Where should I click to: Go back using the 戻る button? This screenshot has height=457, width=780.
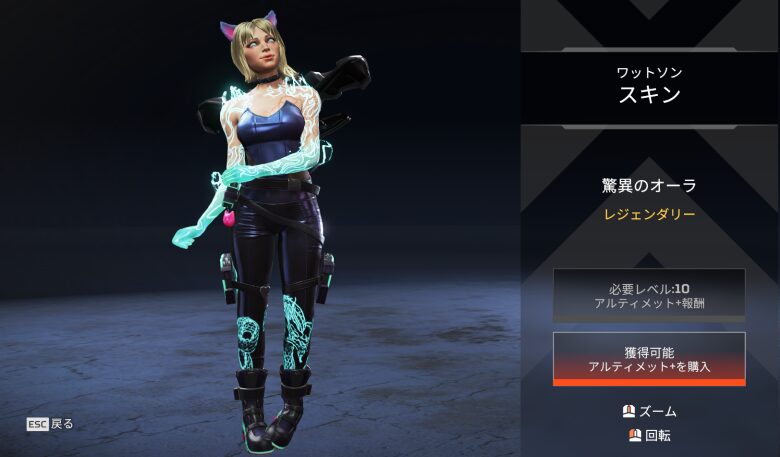click(50, 423)
